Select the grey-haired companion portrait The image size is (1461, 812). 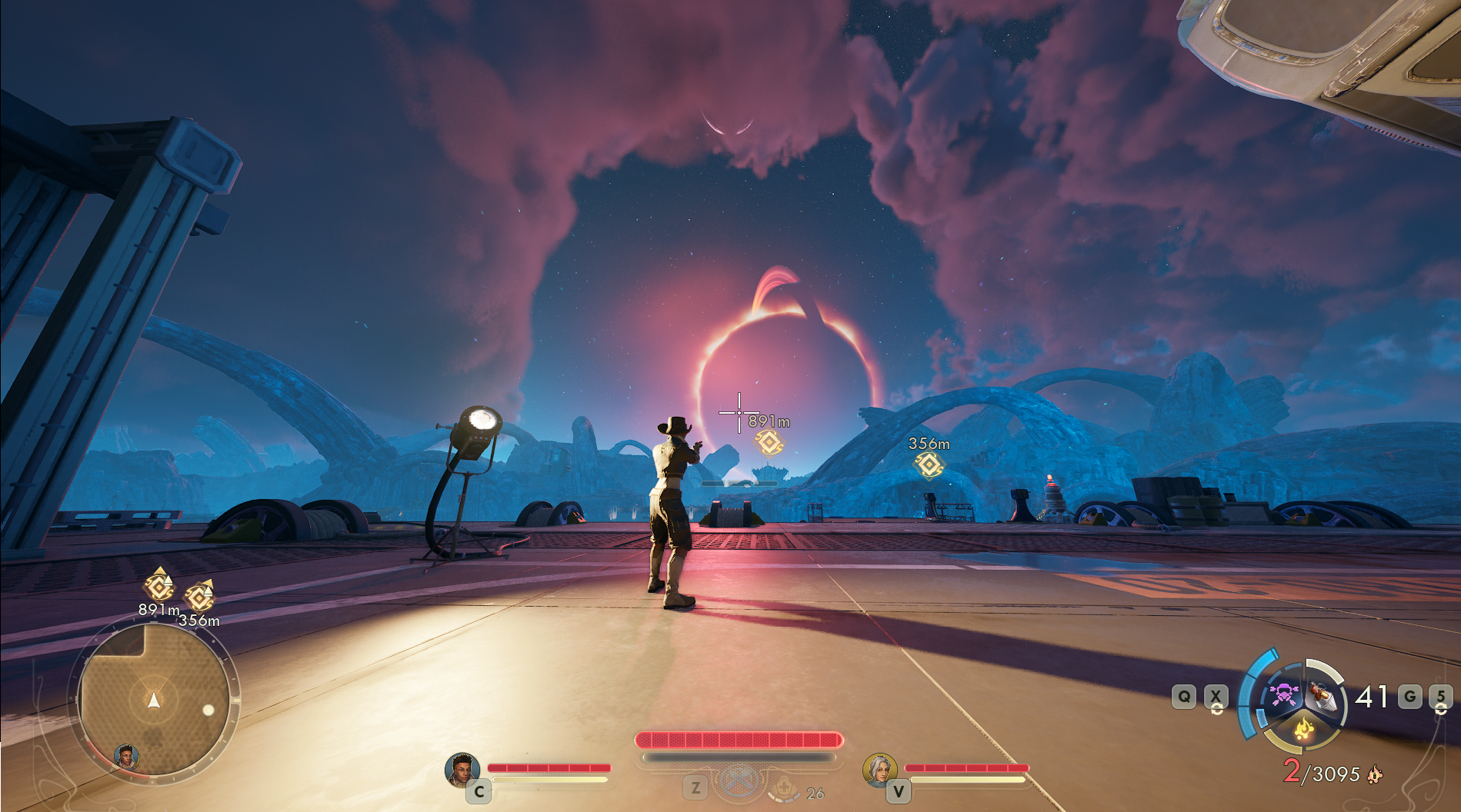click(879, 769)
